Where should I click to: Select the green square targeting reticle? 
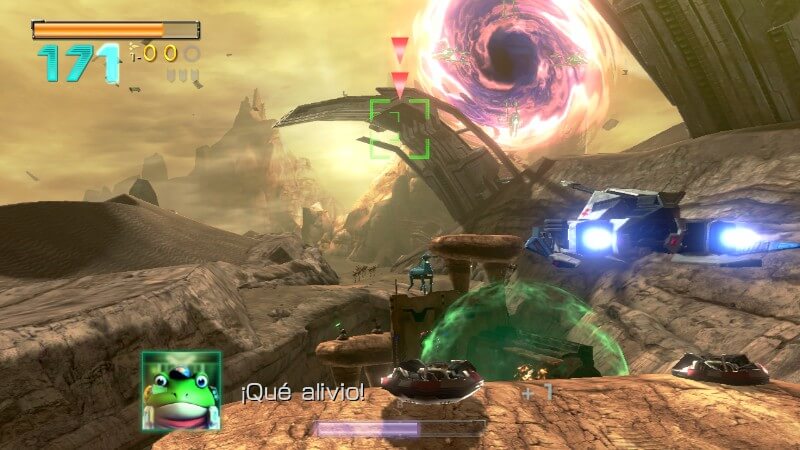pyautogui.click(x=400, y=128)
